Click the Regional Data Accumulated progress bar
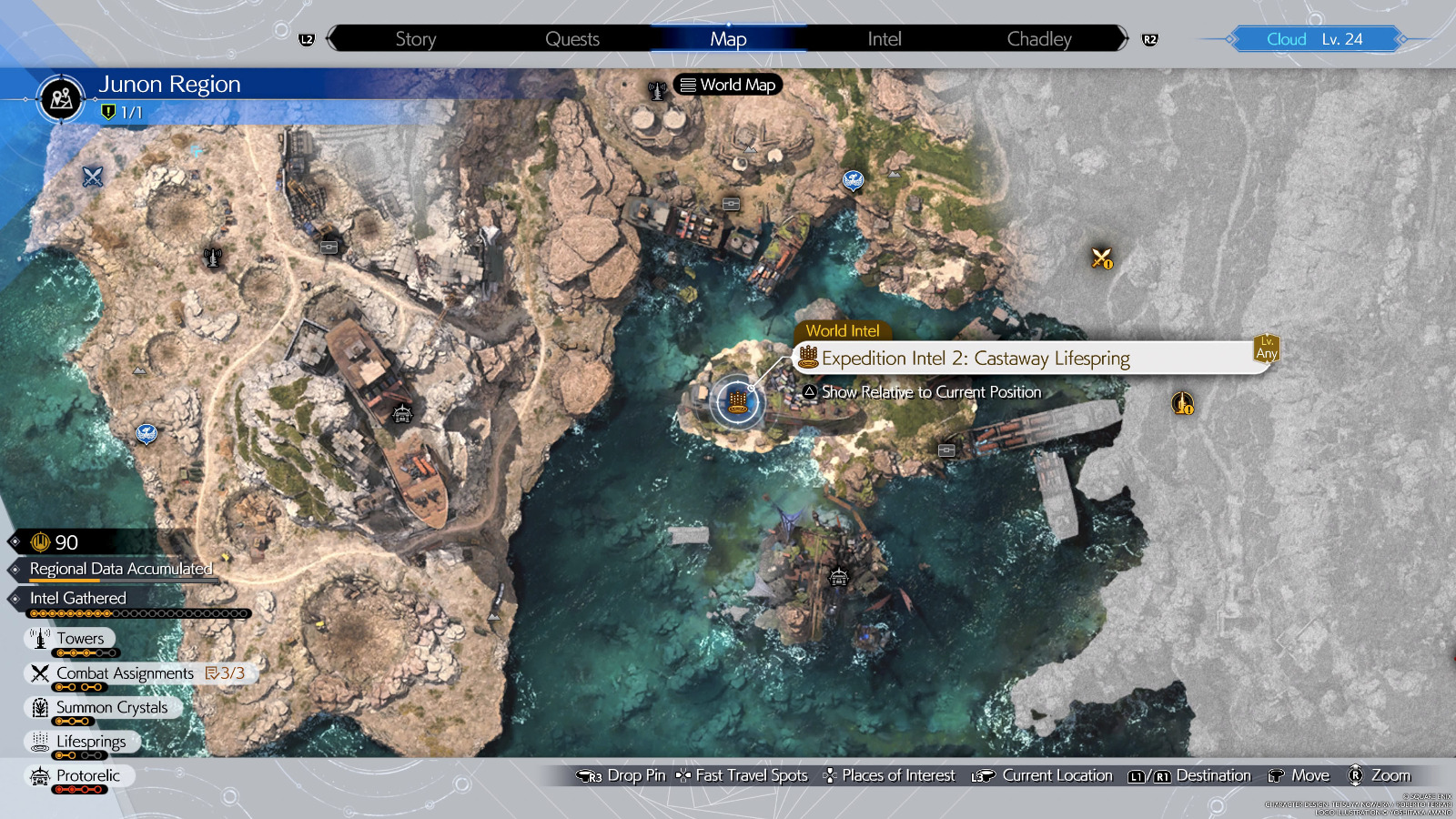This screenshot has height=819, width=1456. [118, 568]
